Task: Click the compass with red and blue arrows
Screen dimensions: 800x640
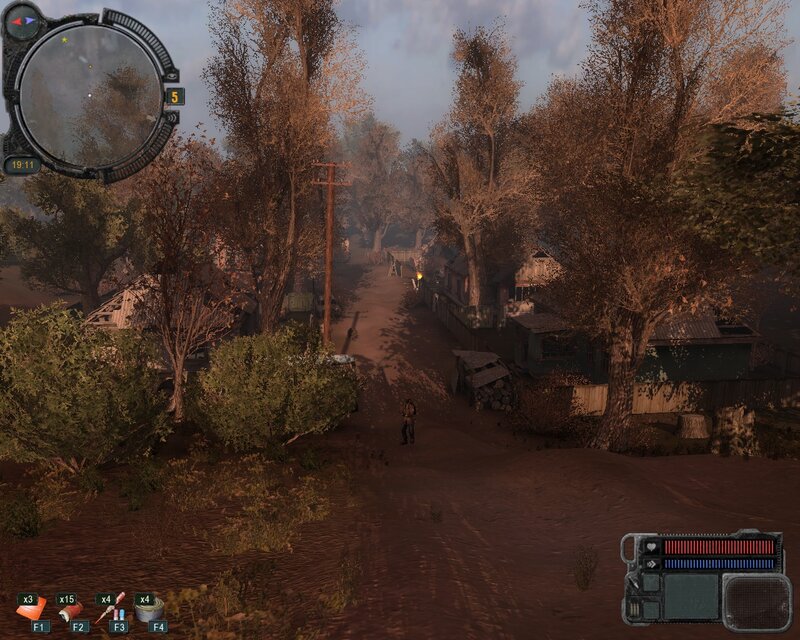Action: (22, 20)
